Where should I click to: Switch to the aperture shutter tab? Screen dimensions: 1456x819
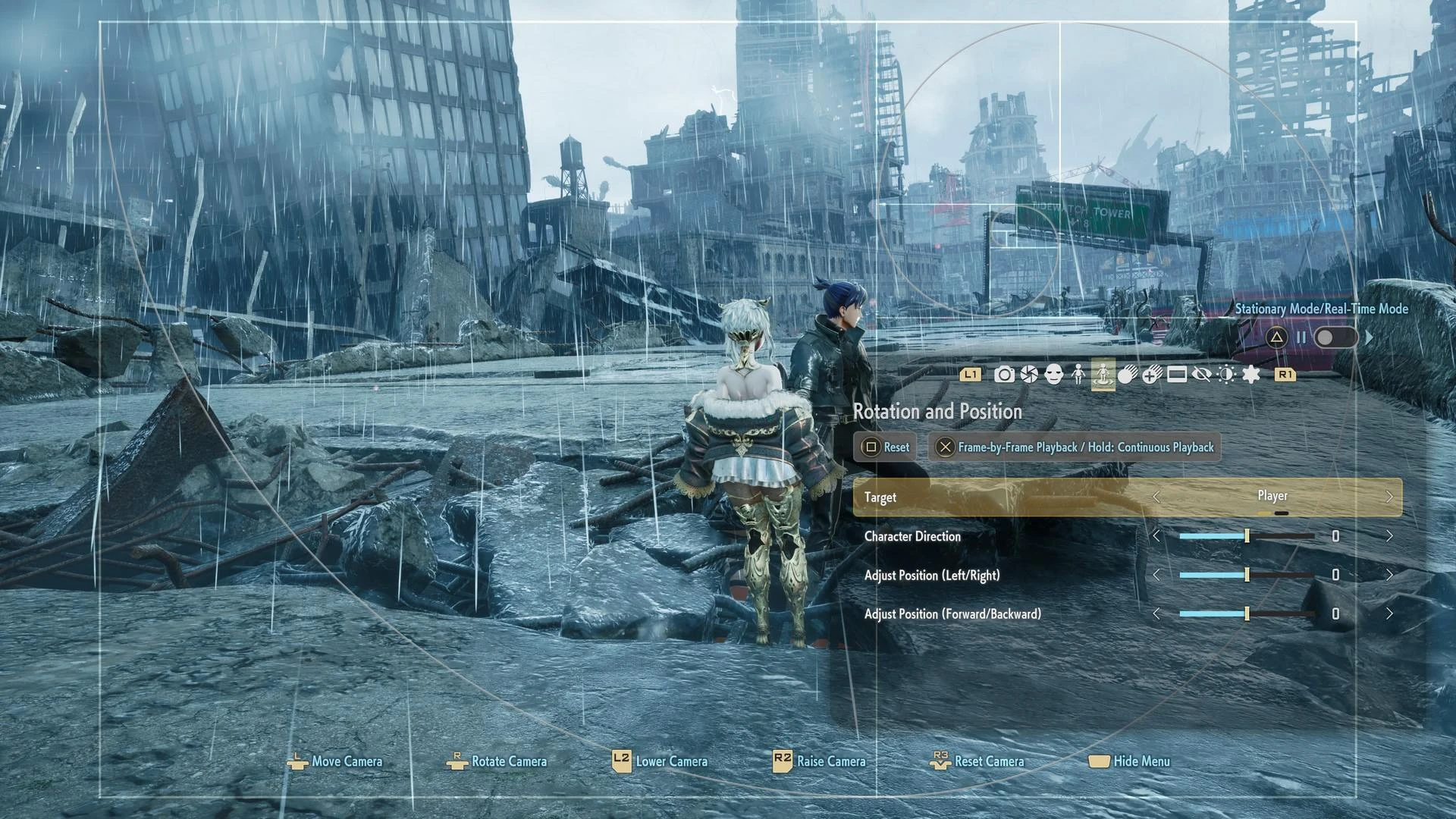tap(1029, 375)
